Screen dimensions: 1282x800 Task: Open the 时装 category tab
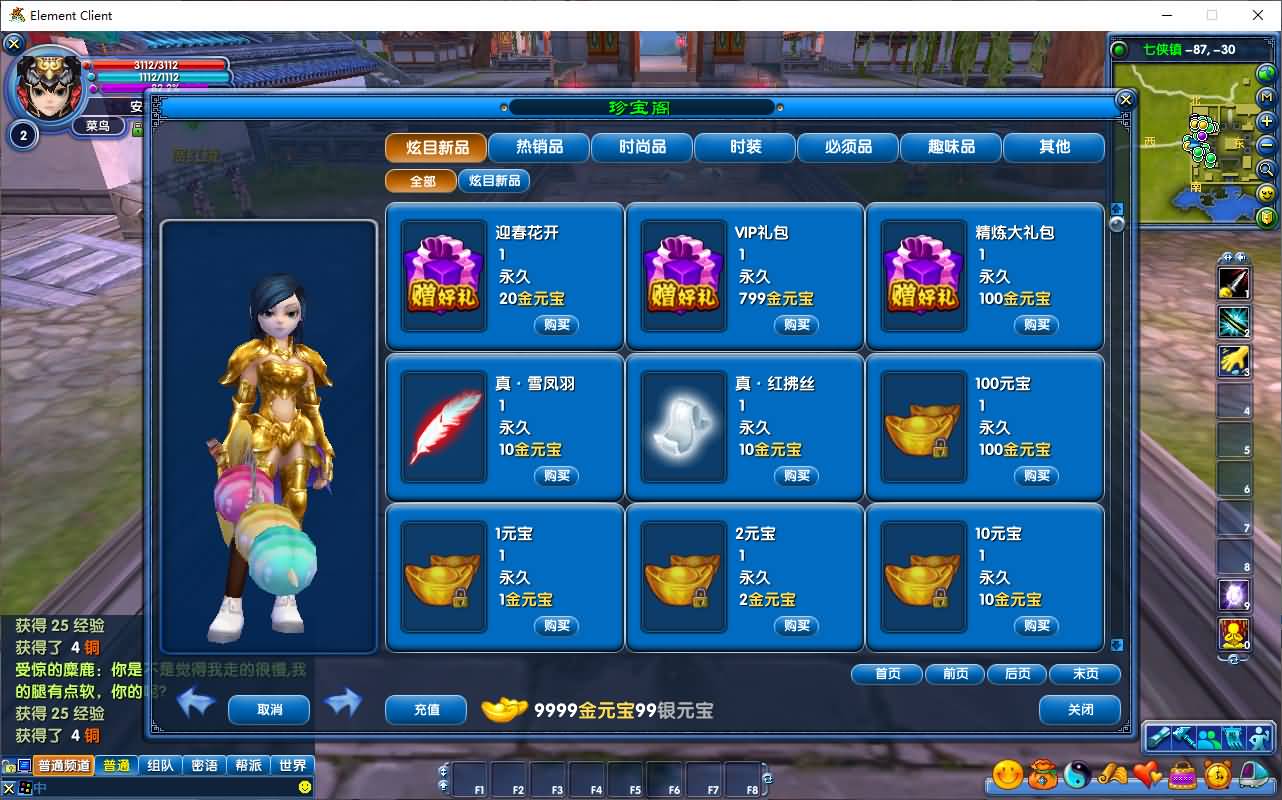(x=745, y=147)
